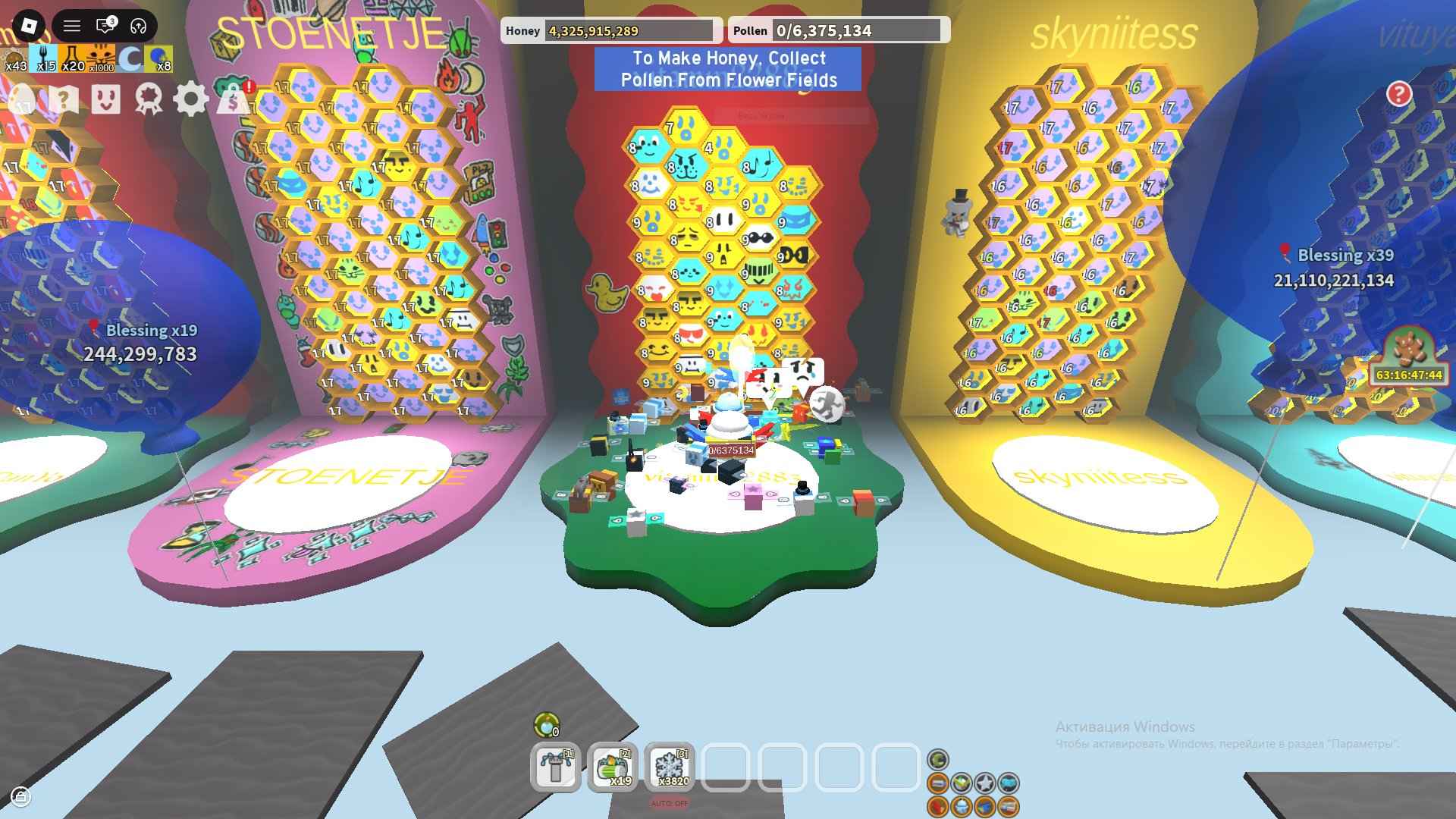This screenshot has height=819, width=1456.
Task: Toggle the moon buff icon
Action: 130,58
